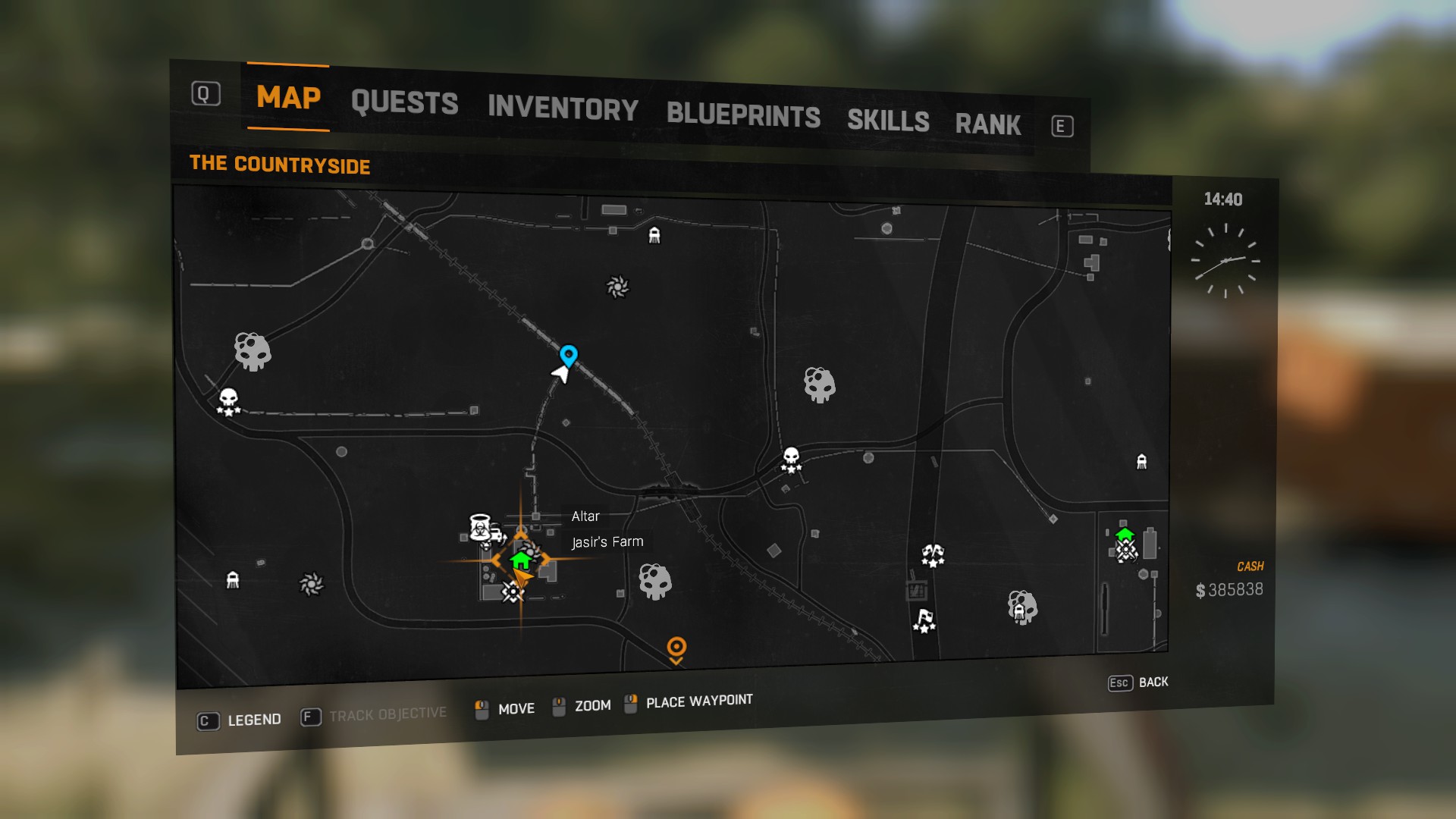Select the checkered flag three-star marker

coord(924,620)
